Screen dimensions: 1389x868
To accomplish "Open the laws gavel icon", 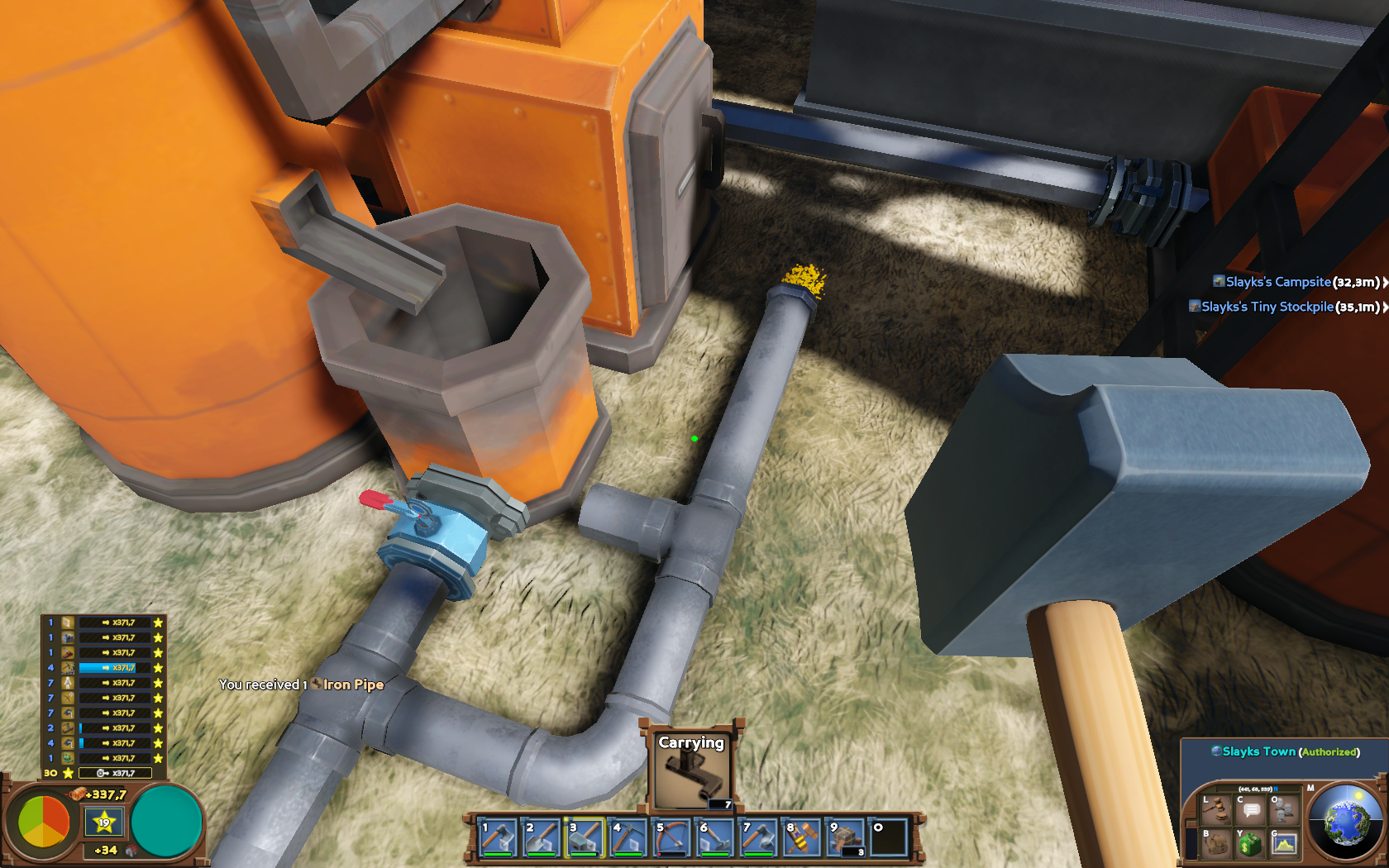I will (1216, 811).
